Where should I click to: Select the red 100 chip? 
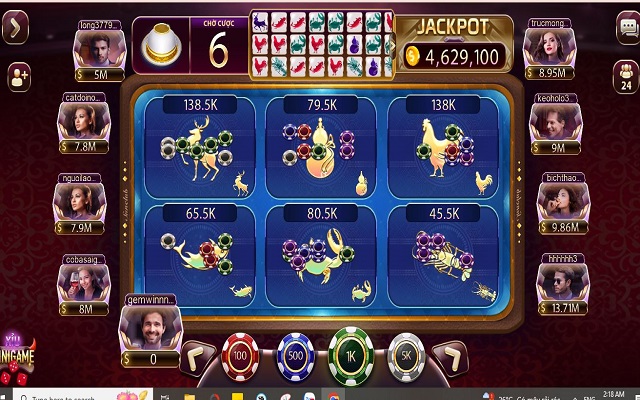pyautogui.click(x=240, y=353)
